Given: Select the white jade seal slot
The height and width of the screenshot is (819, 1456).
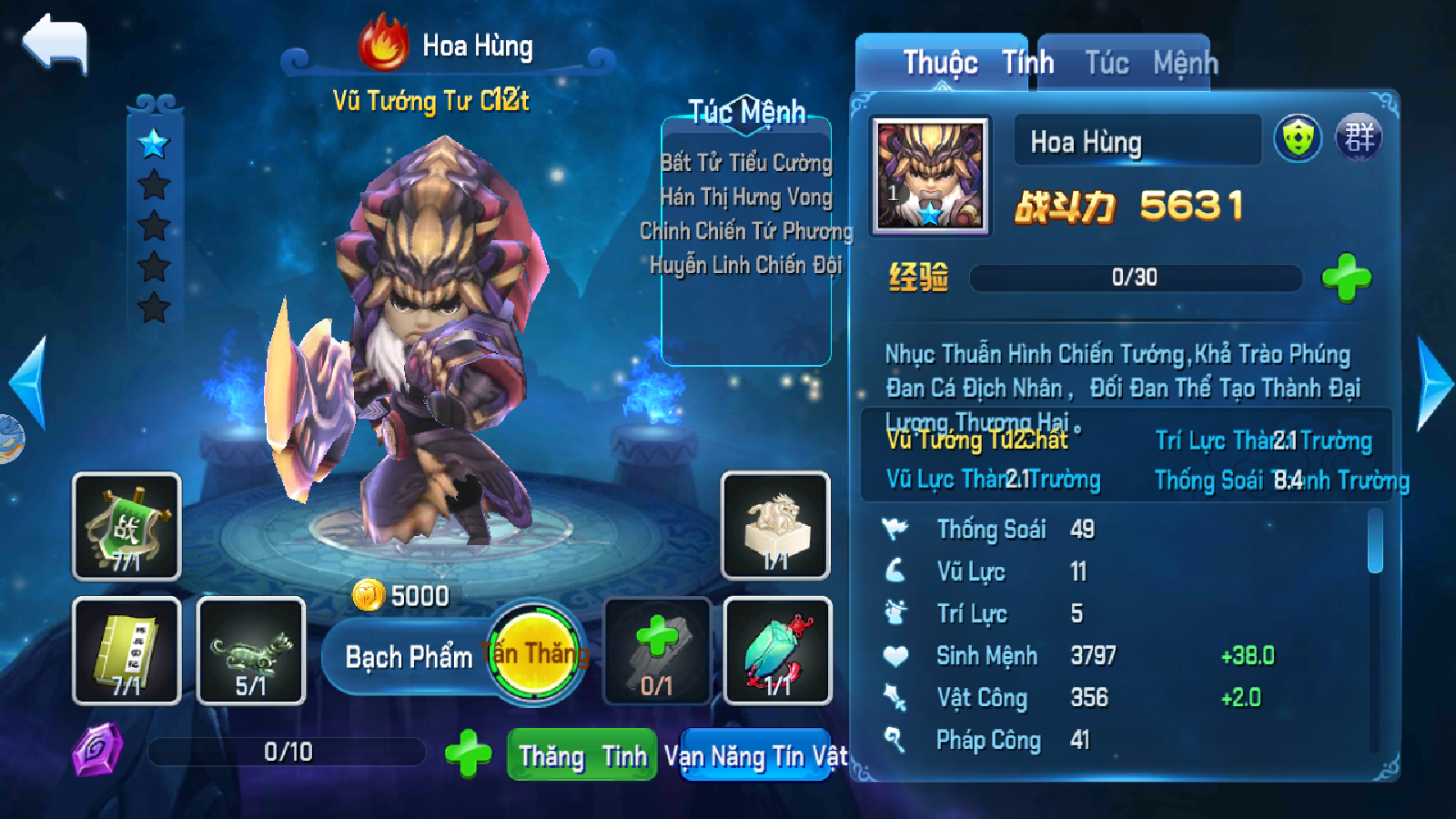Looking at the screenshot, I should point(775,526).
